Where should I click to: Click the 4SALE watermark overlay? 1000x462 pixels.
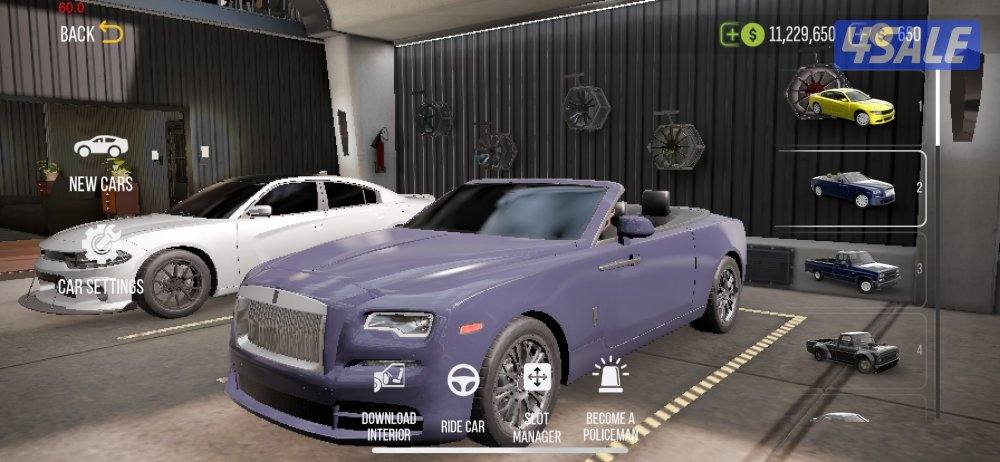[906, 45]
